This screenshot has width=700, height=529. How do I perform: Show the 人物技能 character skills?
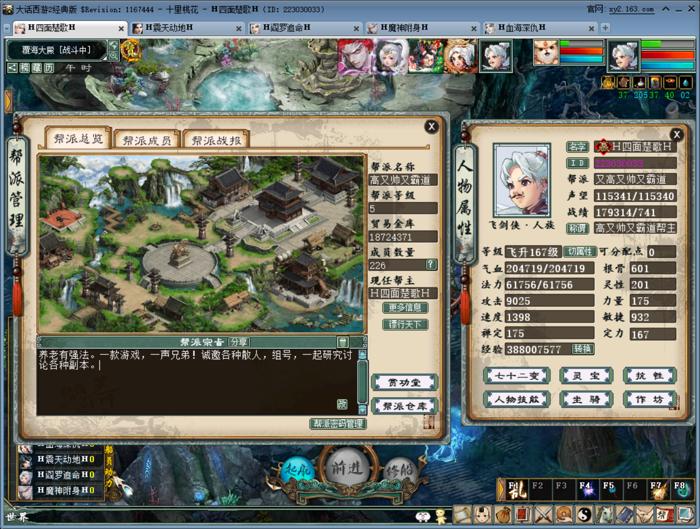[516, 398]
